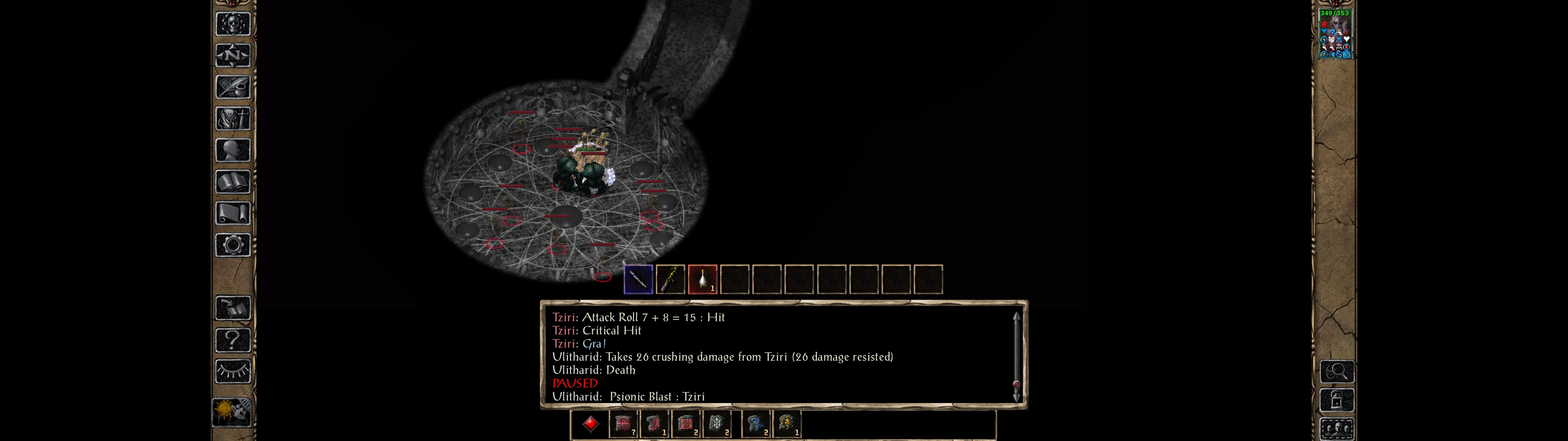Choose the green vine weapon slot
Viewport: 1568px width, 441px height.
[x=670, y=280]
